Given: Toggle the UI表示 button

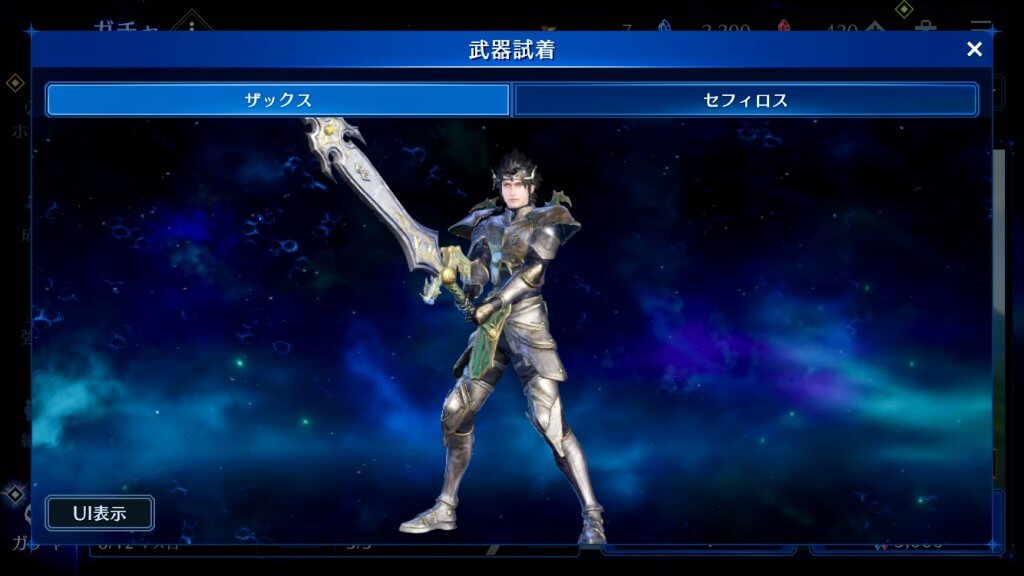Looking at the screenshot, I should coord(99,513).
